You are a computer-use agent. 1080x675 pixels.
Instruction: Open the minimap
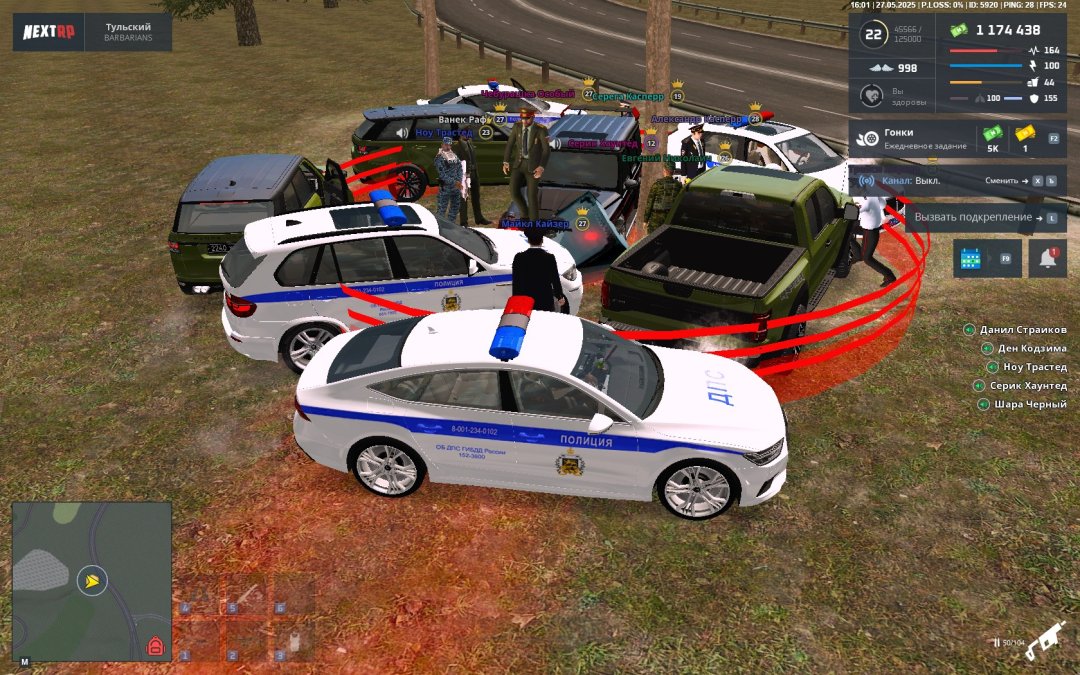pos(91,580)
